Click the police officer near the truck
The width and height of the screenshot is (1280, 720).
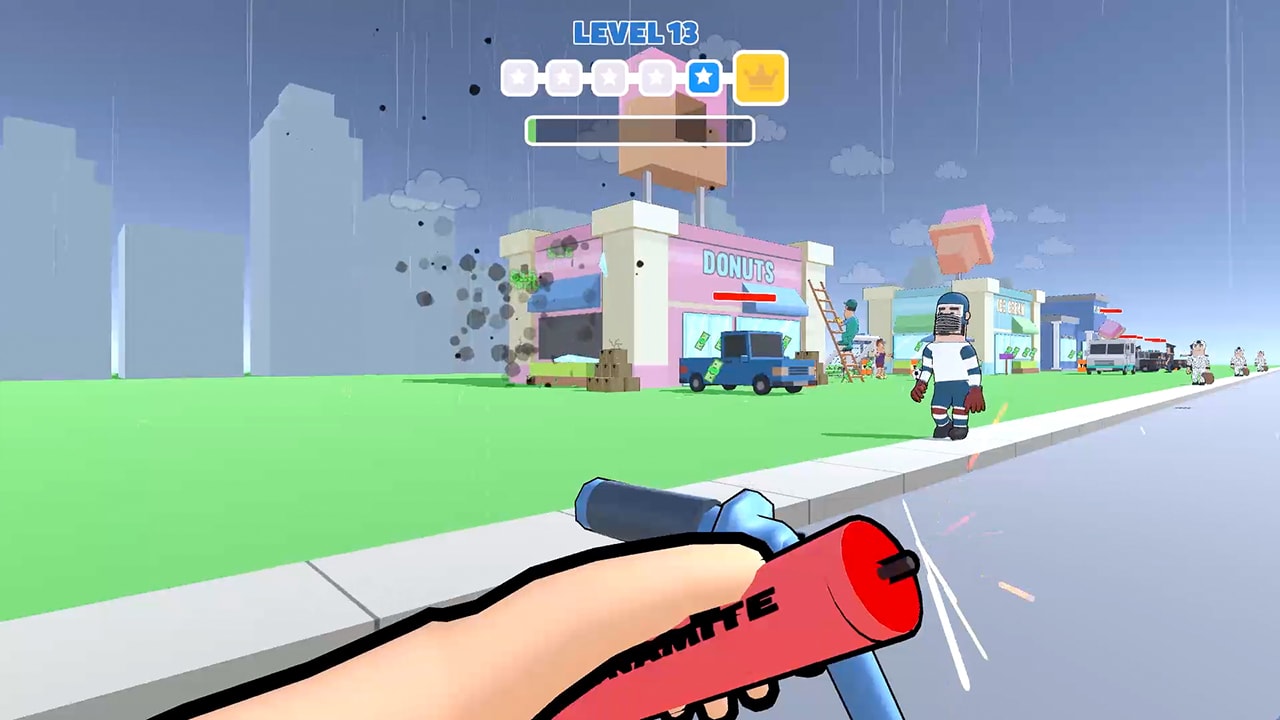click(1169, 358)
